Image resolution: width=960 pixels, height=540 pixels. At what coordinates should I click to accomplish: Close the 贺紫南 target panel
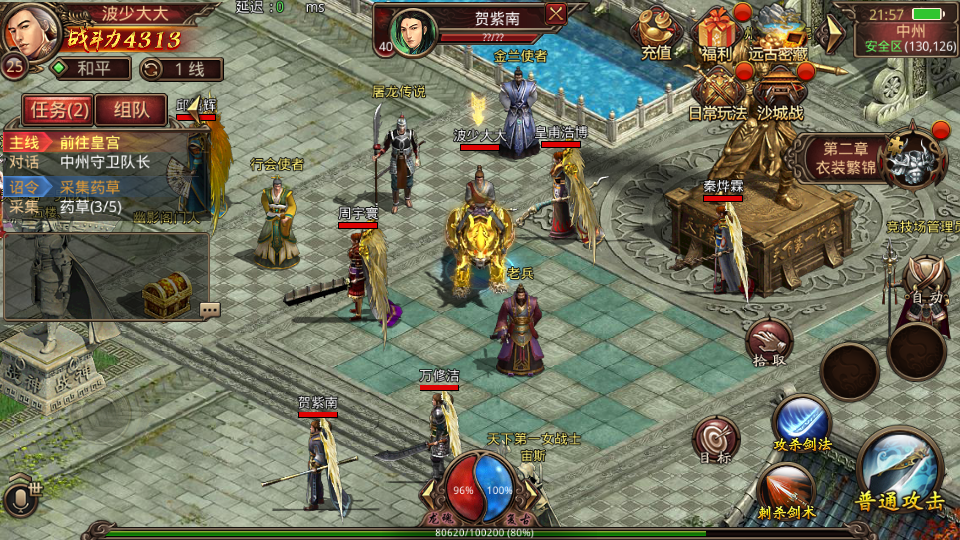[556, 13]
